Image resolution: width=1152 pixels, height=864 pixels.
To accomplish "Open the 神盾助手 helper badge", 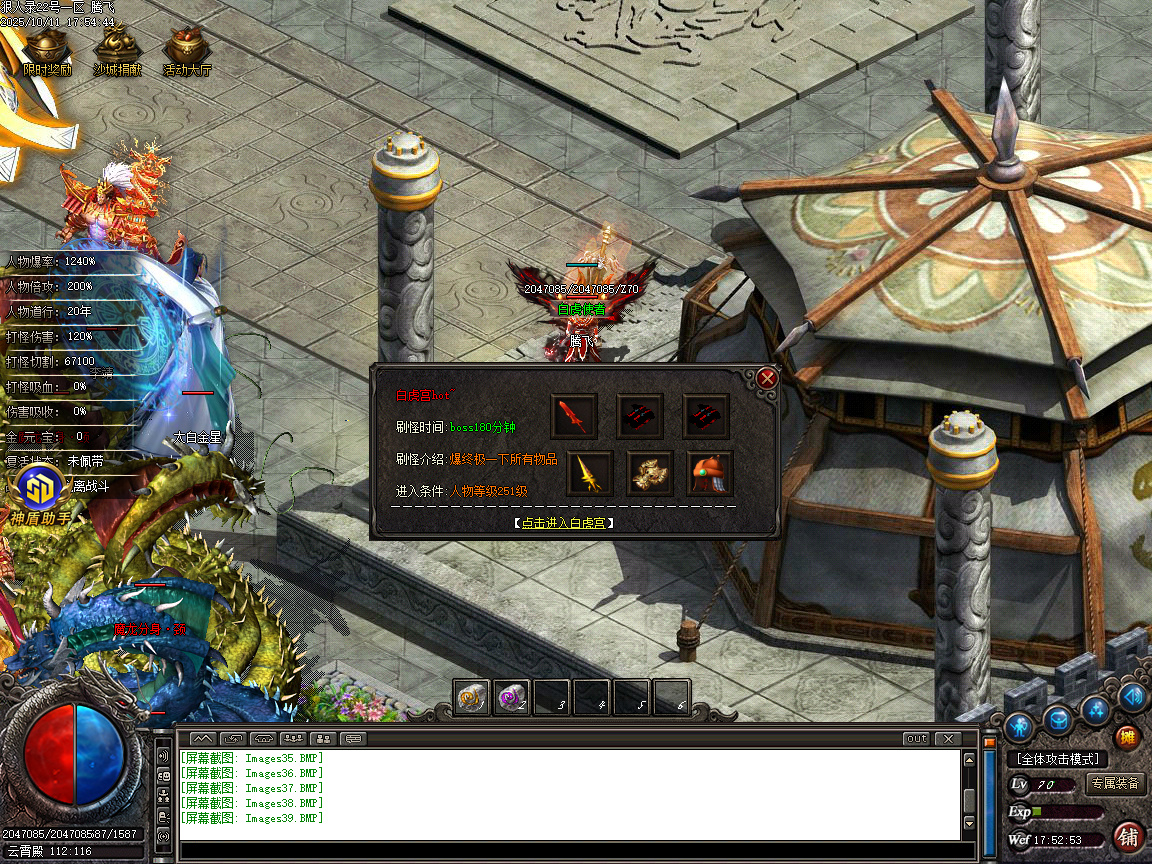I will [x=40, y=495].
